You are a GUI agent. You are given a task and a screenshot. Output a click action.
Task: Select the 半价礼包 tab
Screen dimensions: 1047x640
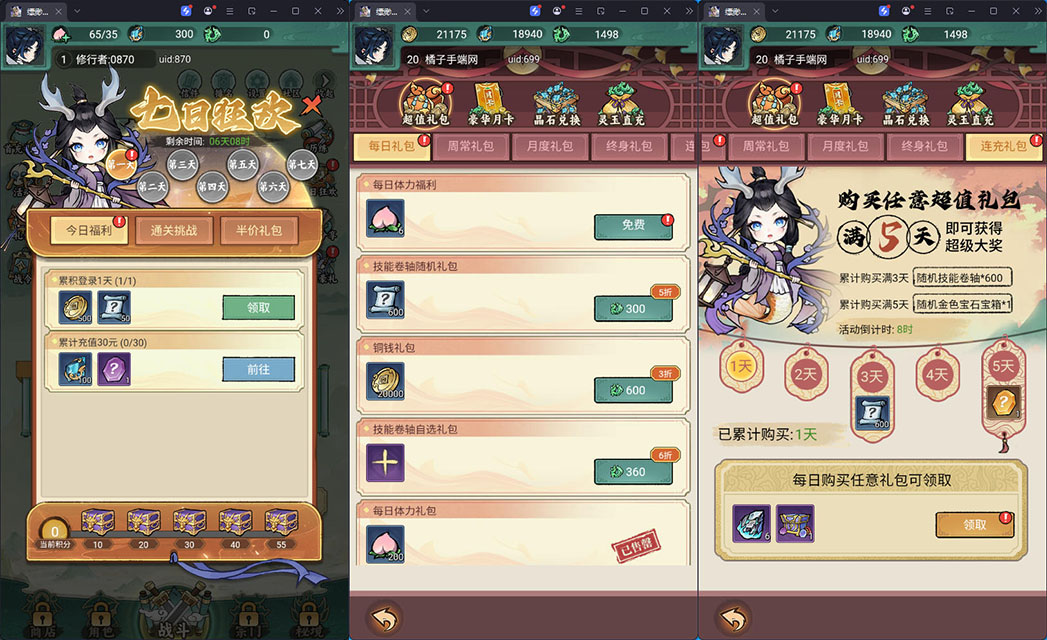258,230
